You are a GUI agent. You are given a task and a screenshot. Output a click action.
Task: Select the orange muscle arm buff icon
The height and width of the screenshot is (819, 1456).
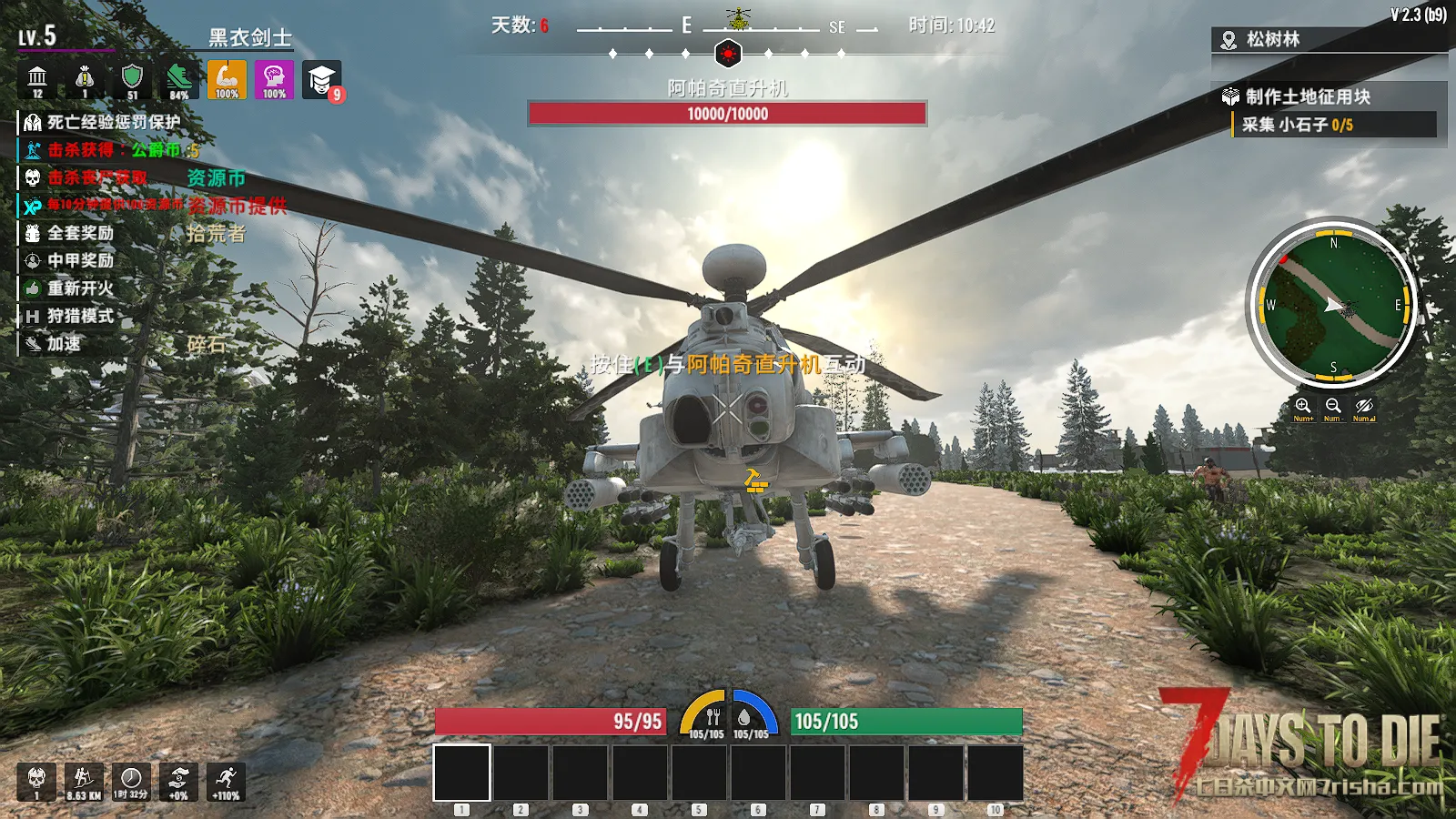(227, 80)
